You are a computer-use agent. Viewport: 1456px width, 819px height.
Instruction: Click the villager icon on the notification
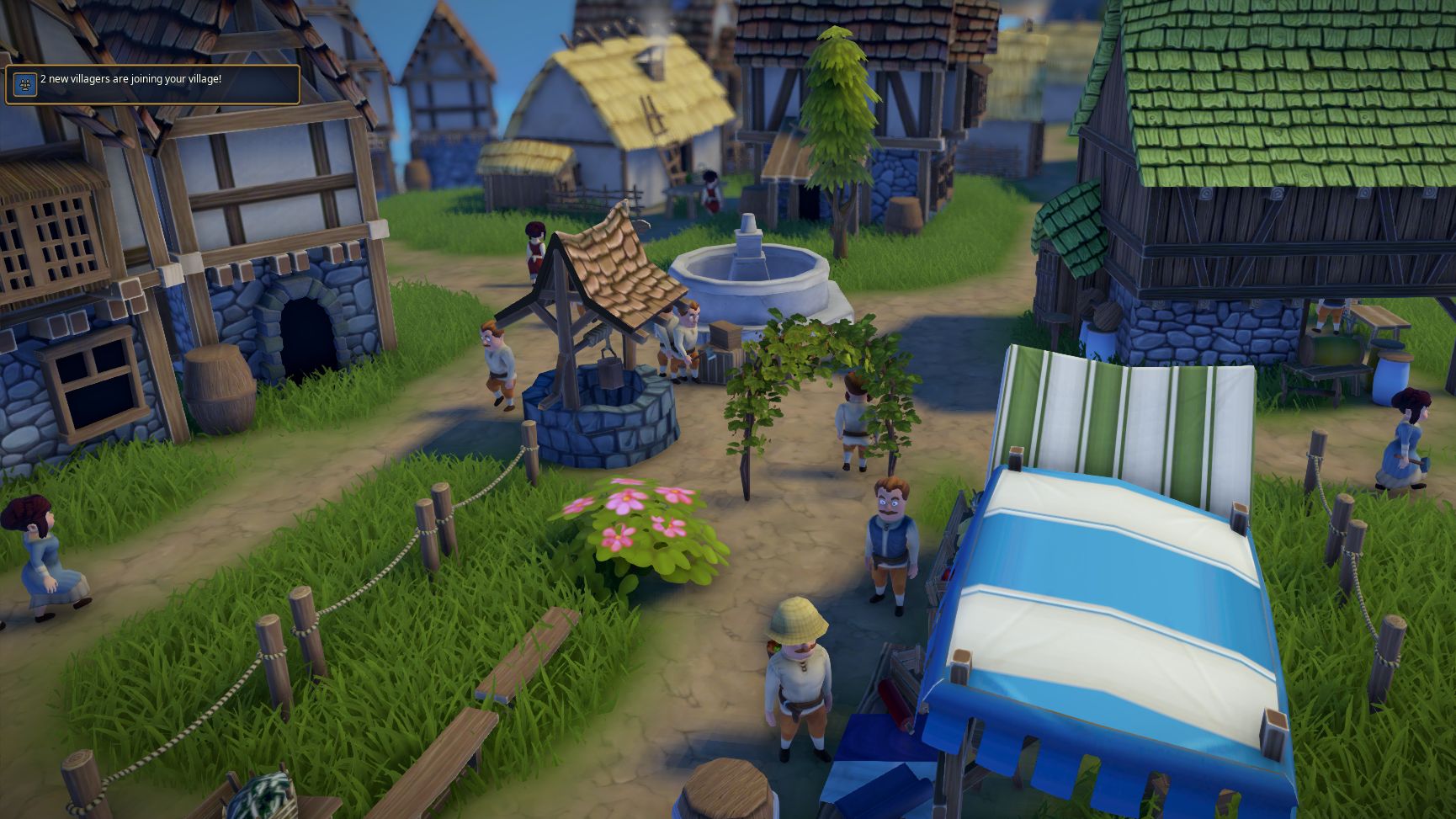coord(25,84)
